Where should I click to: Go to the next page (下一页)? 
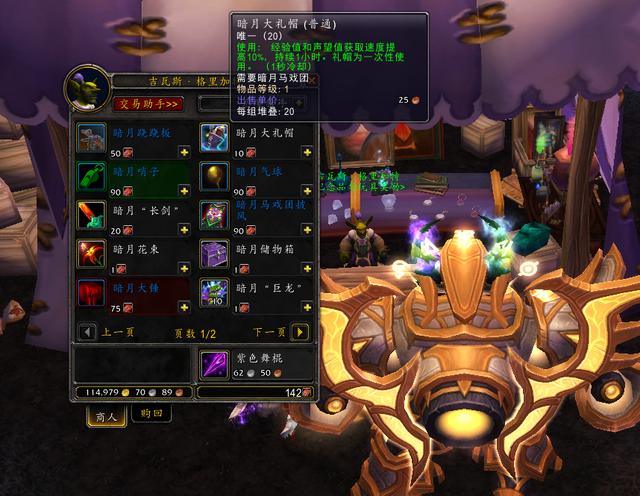point(300,332)
